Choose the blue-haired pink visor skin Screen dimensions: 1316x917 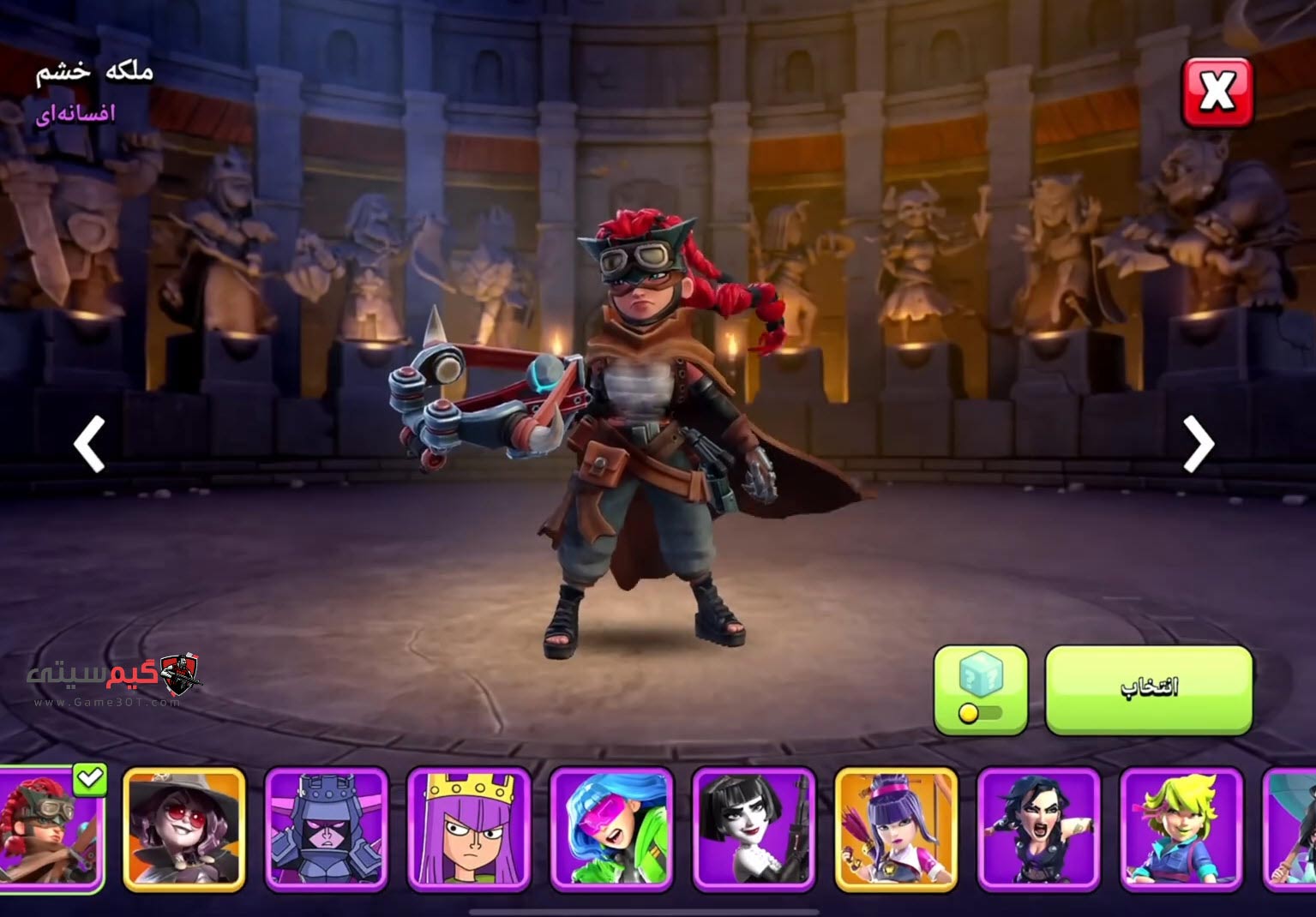coord(611,828)
